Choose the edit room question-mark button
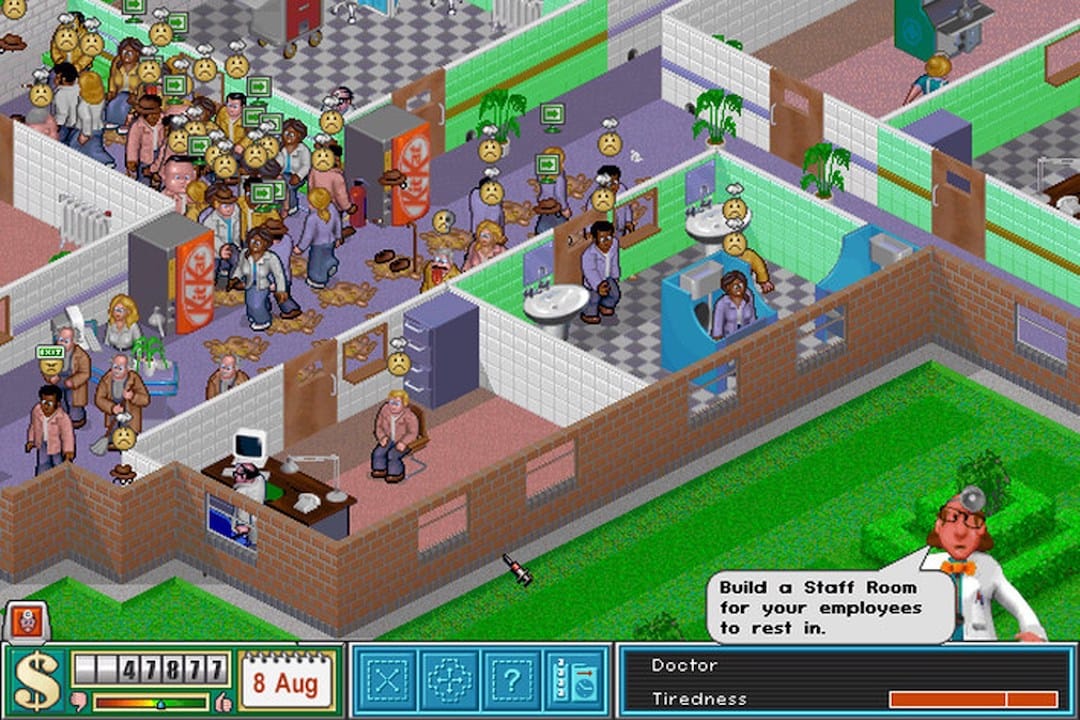This screenshot has height=720, width=1080. coord(512,680)
